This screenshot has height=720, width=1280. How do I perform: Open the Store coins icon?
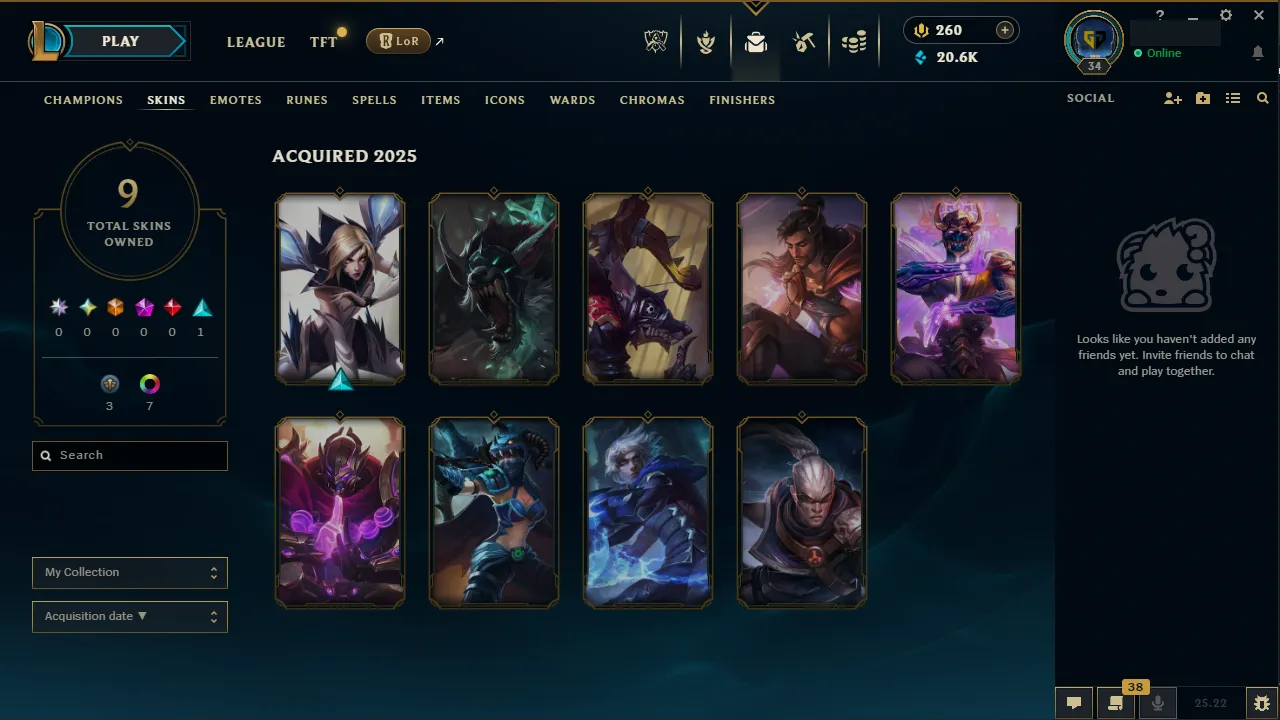(855, 42)
